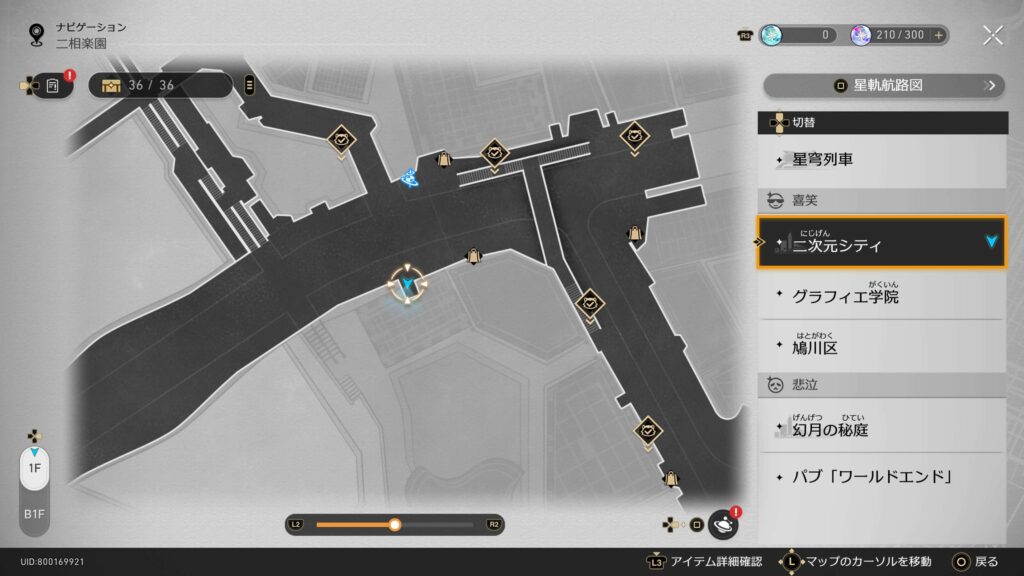This screenshot has height=576, width=1024.
Task: Open the 星軌航路図 star rail map
Action: pyautogui.click(x=882, y=86)
